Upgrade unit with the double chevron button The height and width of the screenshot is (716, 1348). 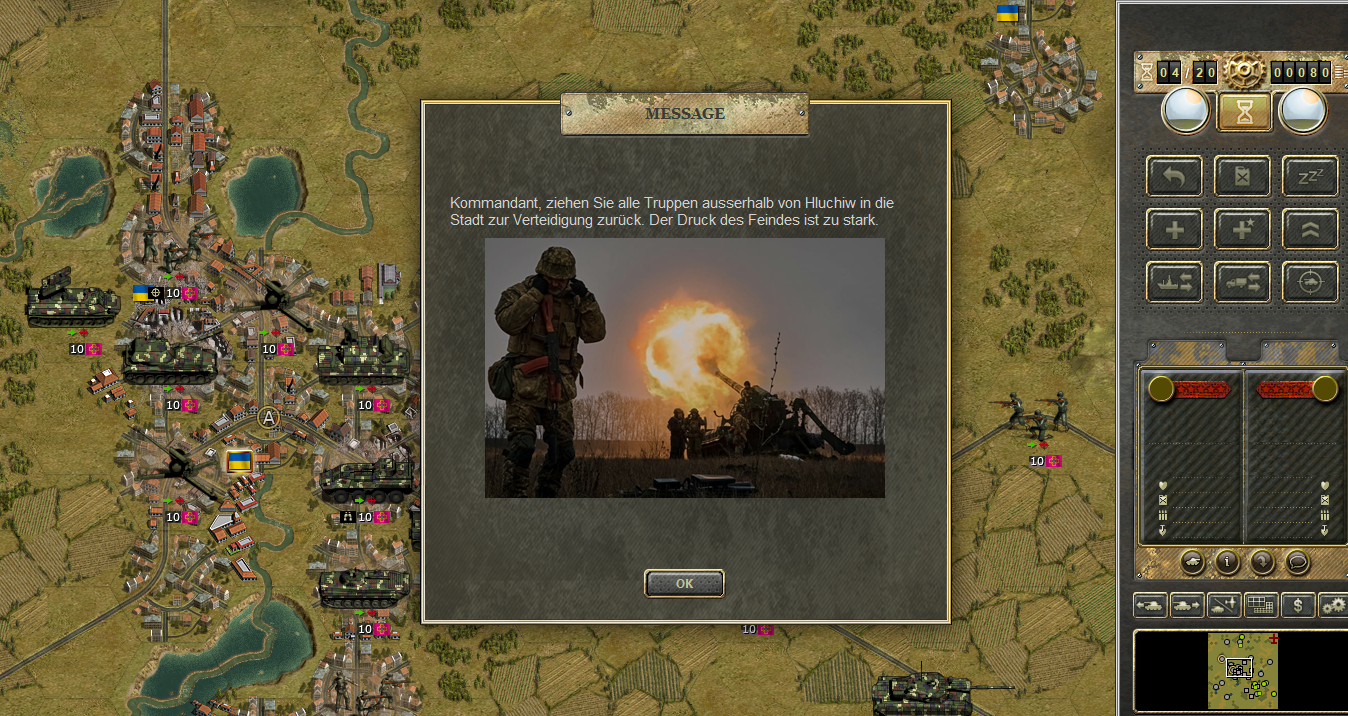click(x=1310, y=230)
